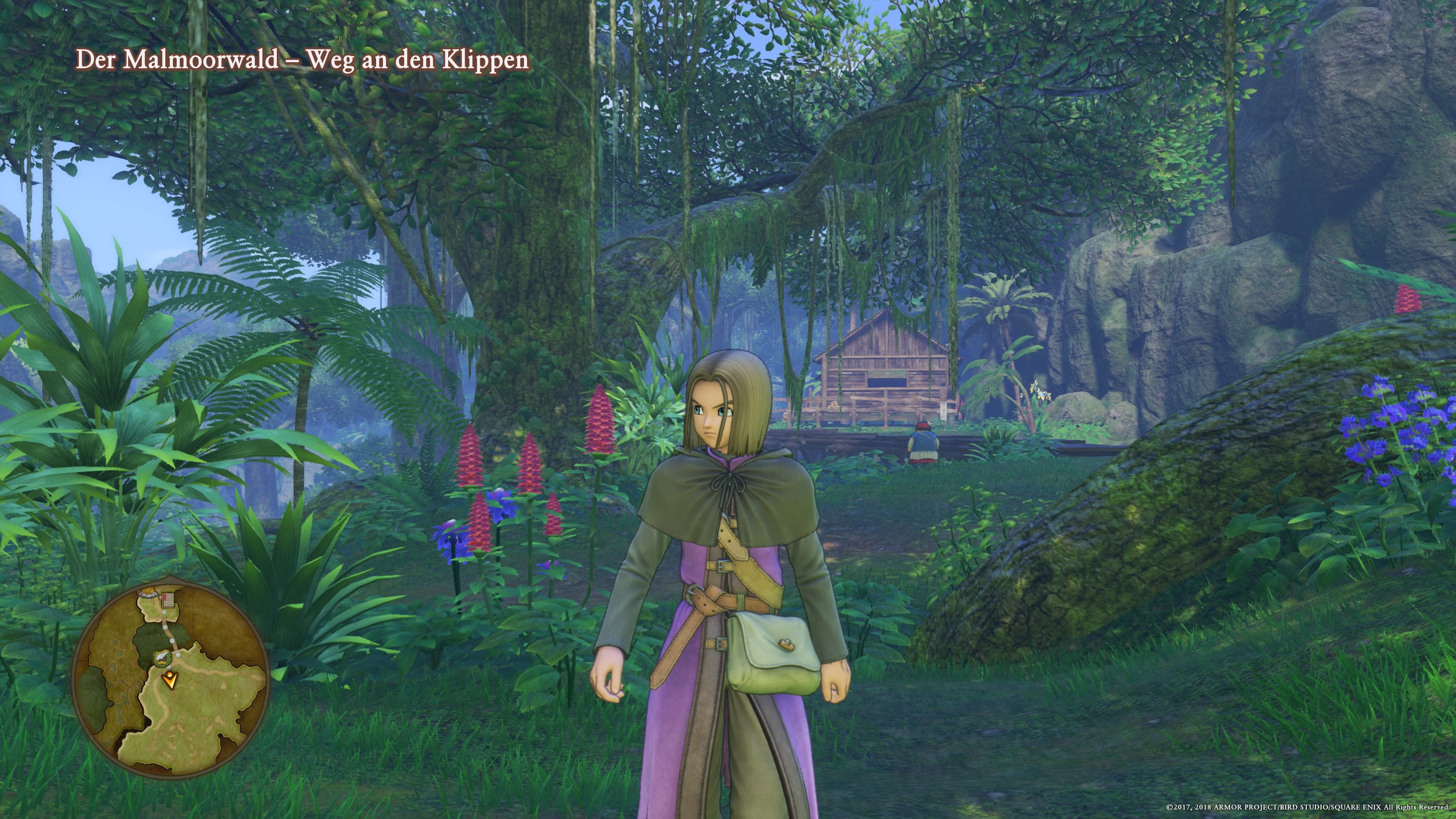This screenshot has height=819, width=1456.
Task: Click the green camp symbol on the minimap
Action: click(163, 659)
